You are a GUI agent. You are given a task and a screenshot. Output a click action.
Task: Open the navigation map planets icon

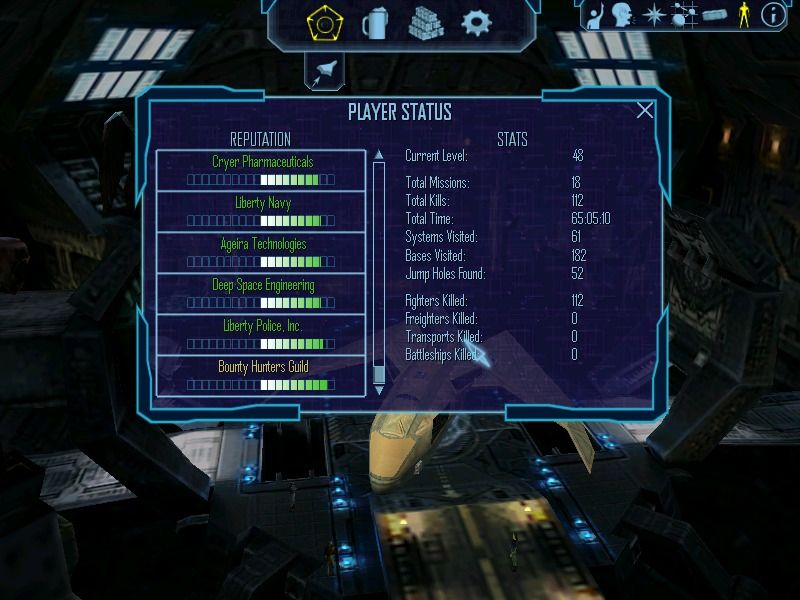coord(684,14)
